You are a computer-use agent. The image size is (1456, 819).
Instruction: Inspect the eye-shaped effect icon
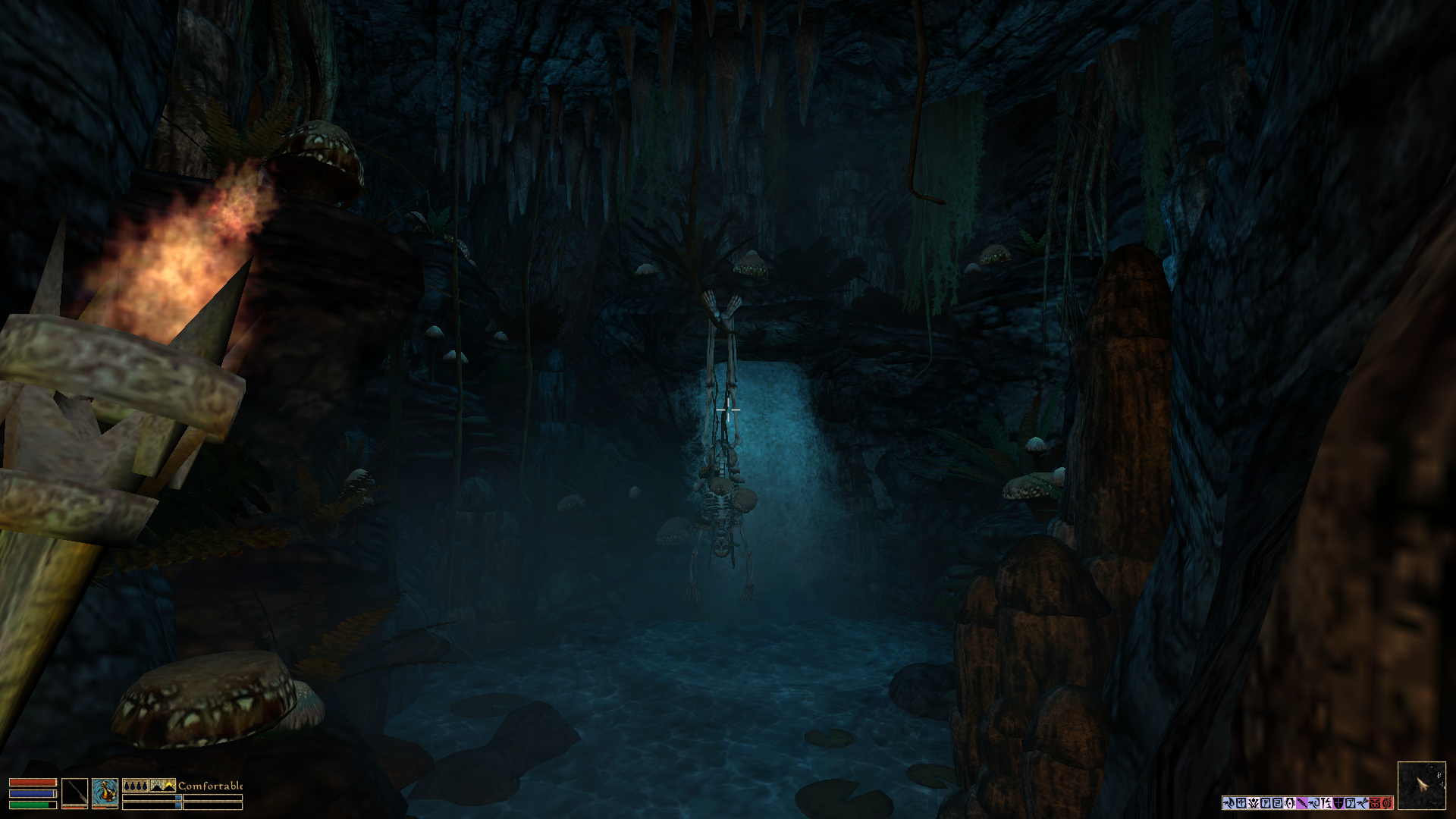click(1290, 803)
